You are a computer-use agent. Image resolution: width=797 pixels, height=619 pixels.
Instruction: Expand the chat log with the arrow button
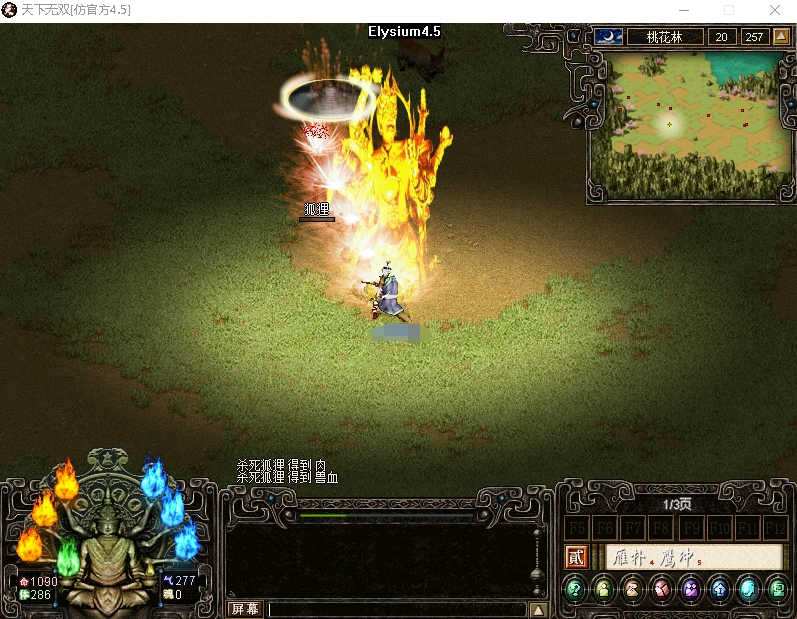click(x=538, y=609)
